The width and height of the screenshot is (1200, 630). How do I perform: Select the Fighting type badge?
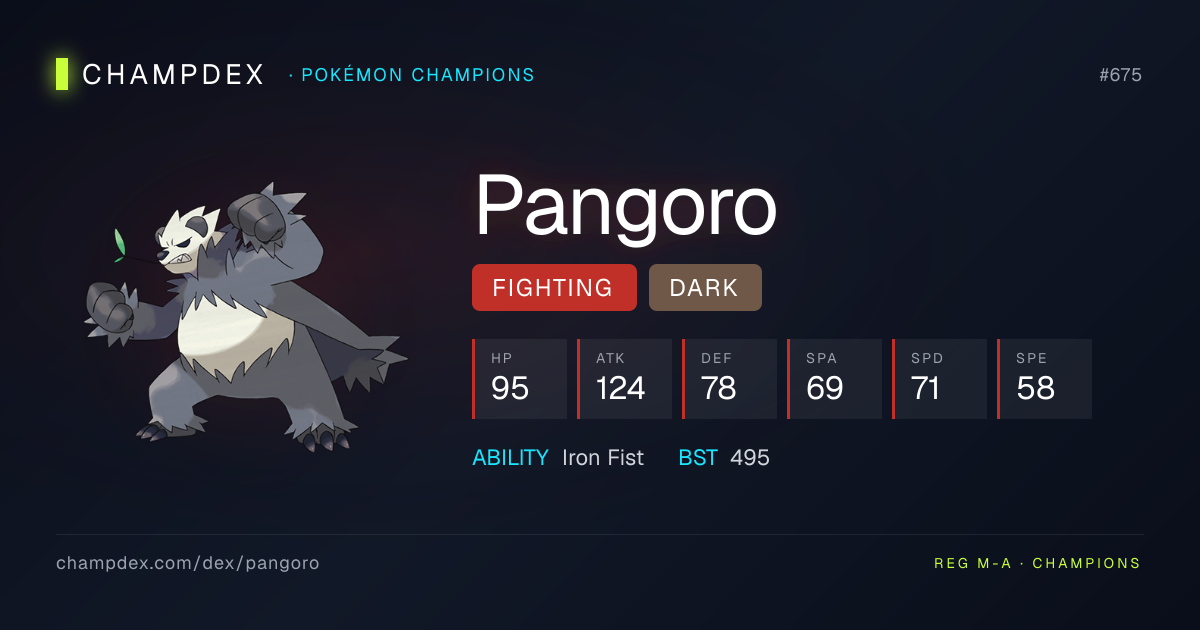[553, 288]
